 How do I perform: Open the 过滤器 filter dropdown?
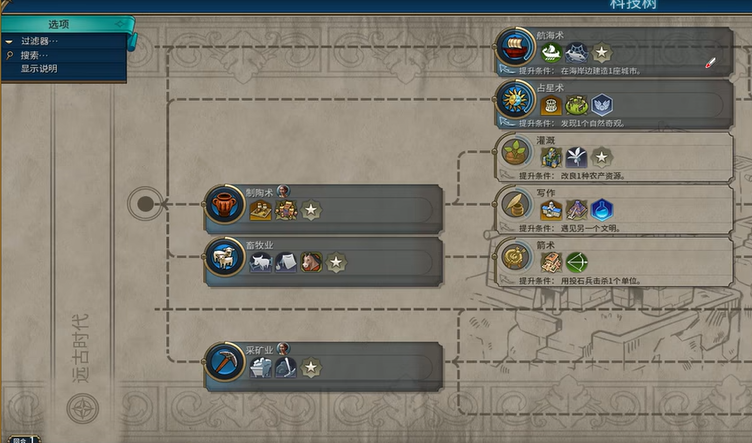tap(40, 41)
